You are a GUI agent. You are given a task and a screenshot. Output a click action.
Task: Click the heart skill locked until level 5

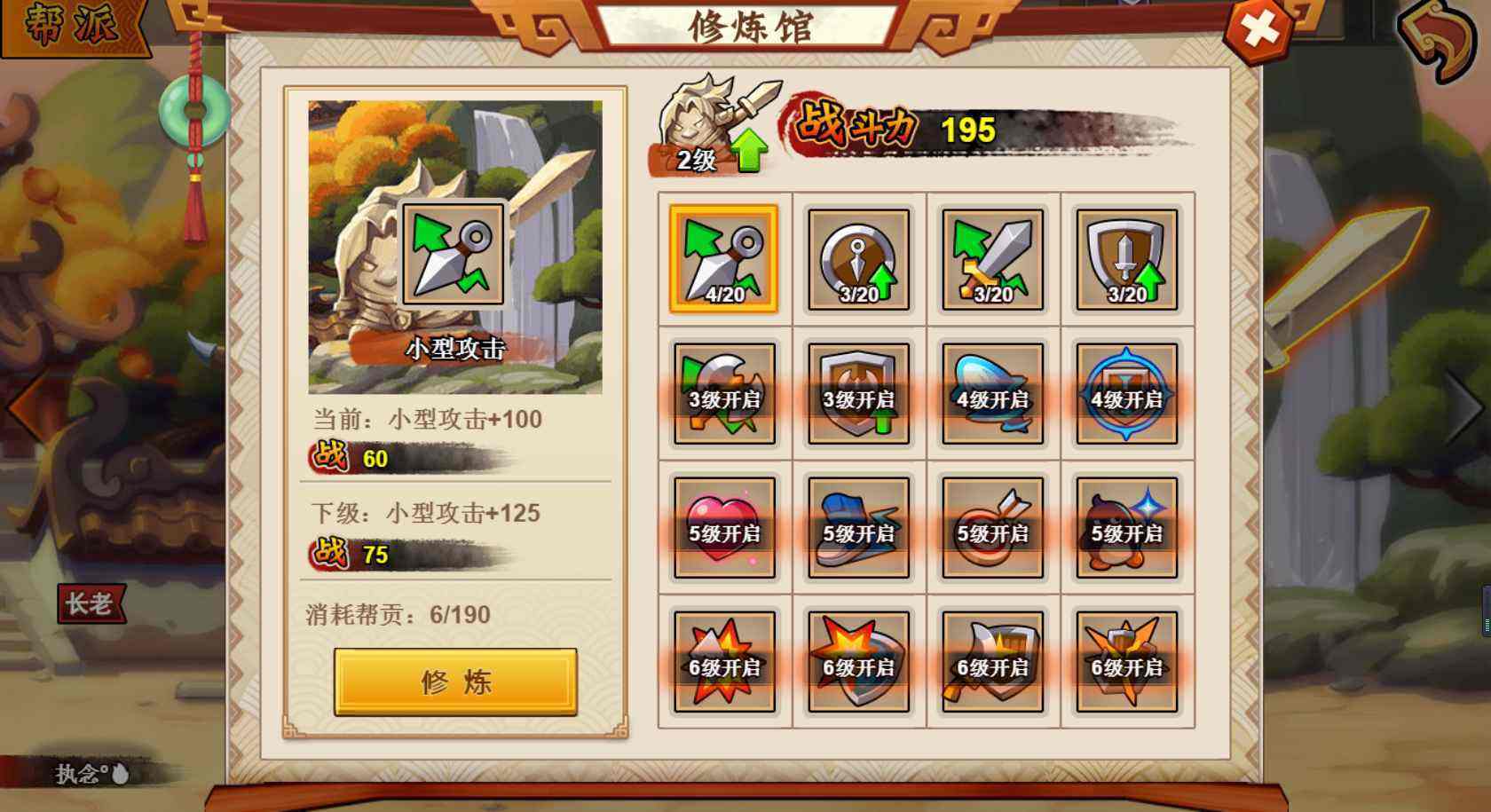(x=723, y=528)
